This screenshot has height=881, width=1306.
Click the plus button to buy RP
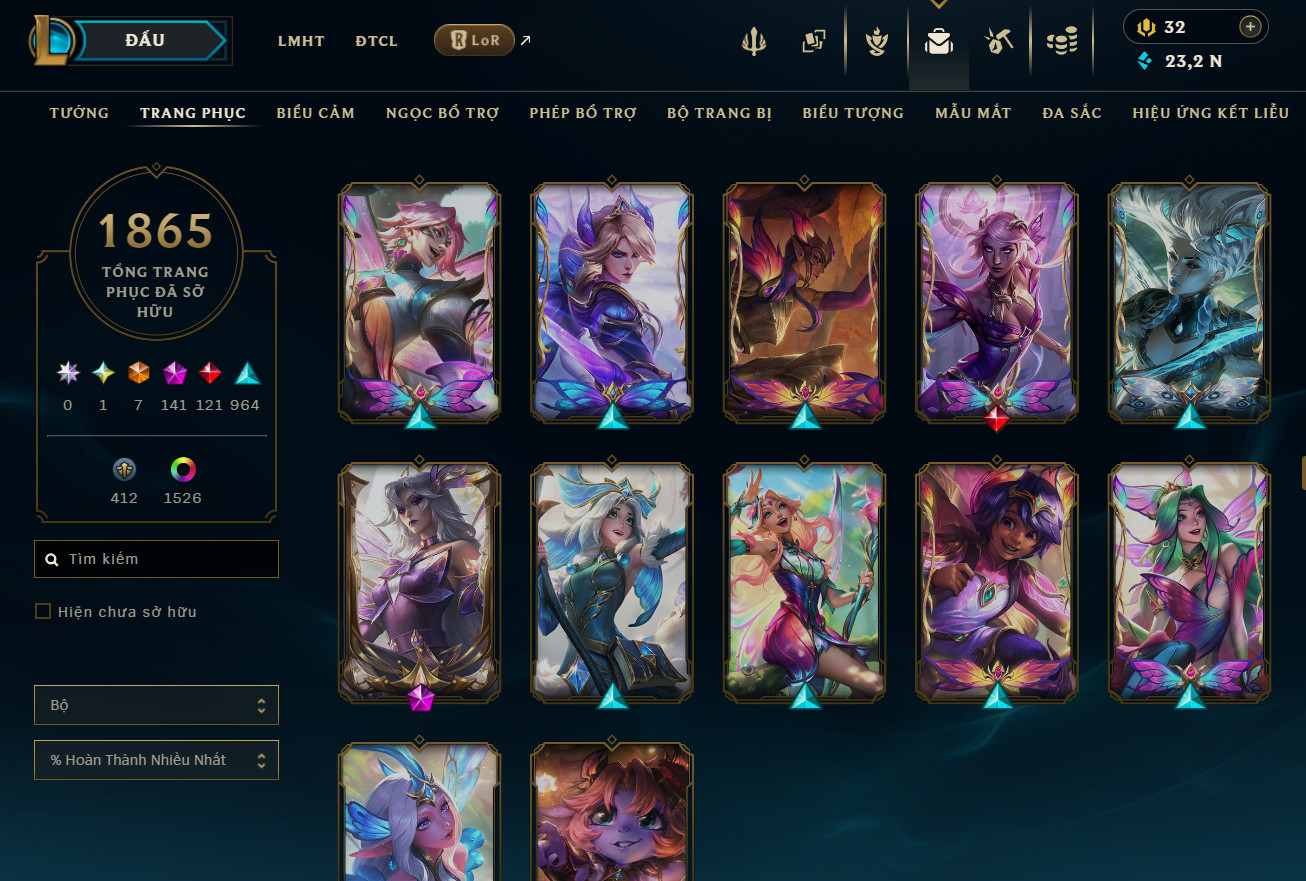pos(1250,27)
